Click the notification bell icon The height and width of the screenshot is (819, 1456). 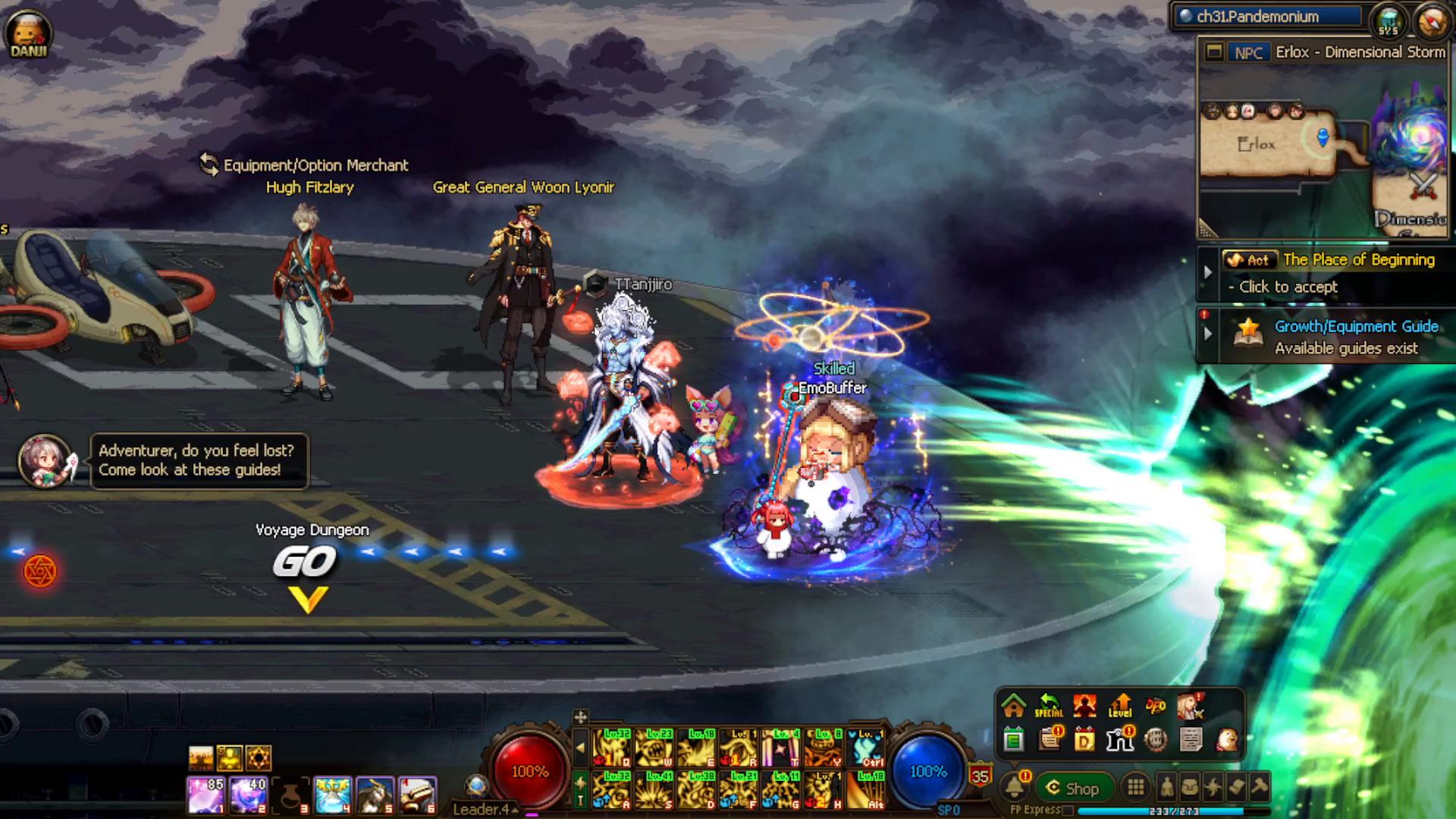(1015, 787)
